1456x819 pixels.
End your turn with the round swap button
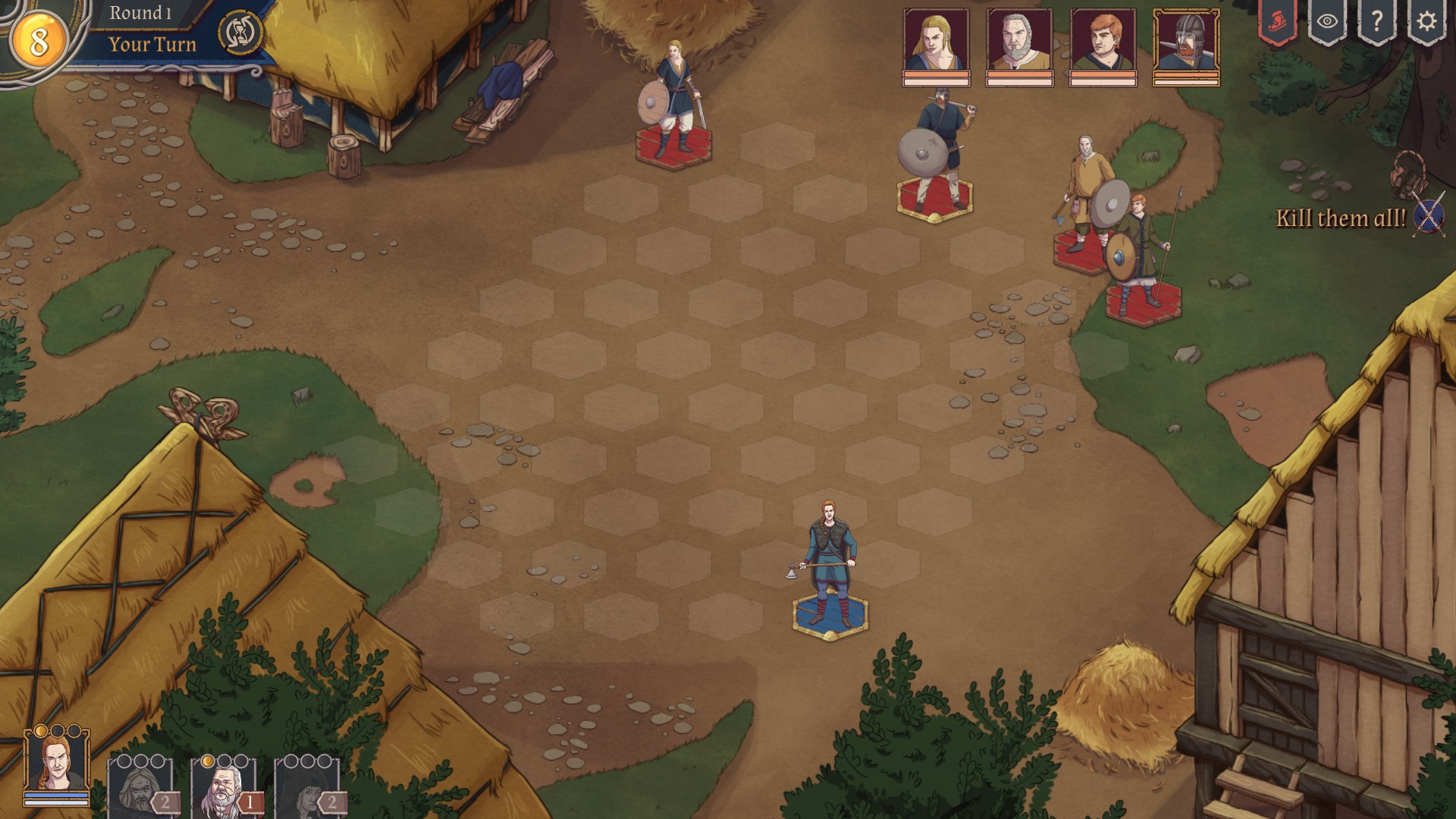240,33
